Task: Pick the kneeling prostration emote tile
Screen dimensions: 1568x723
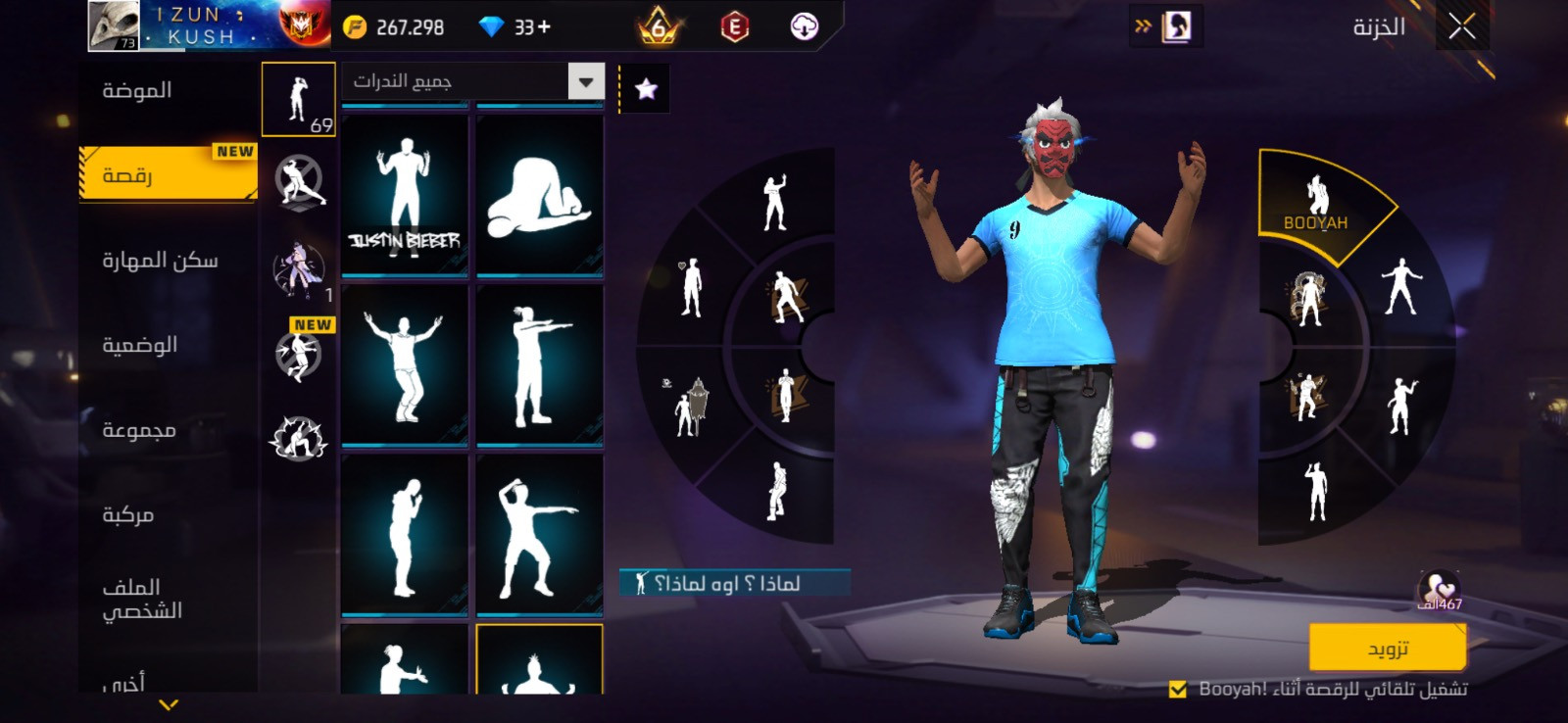Action: 539,196
